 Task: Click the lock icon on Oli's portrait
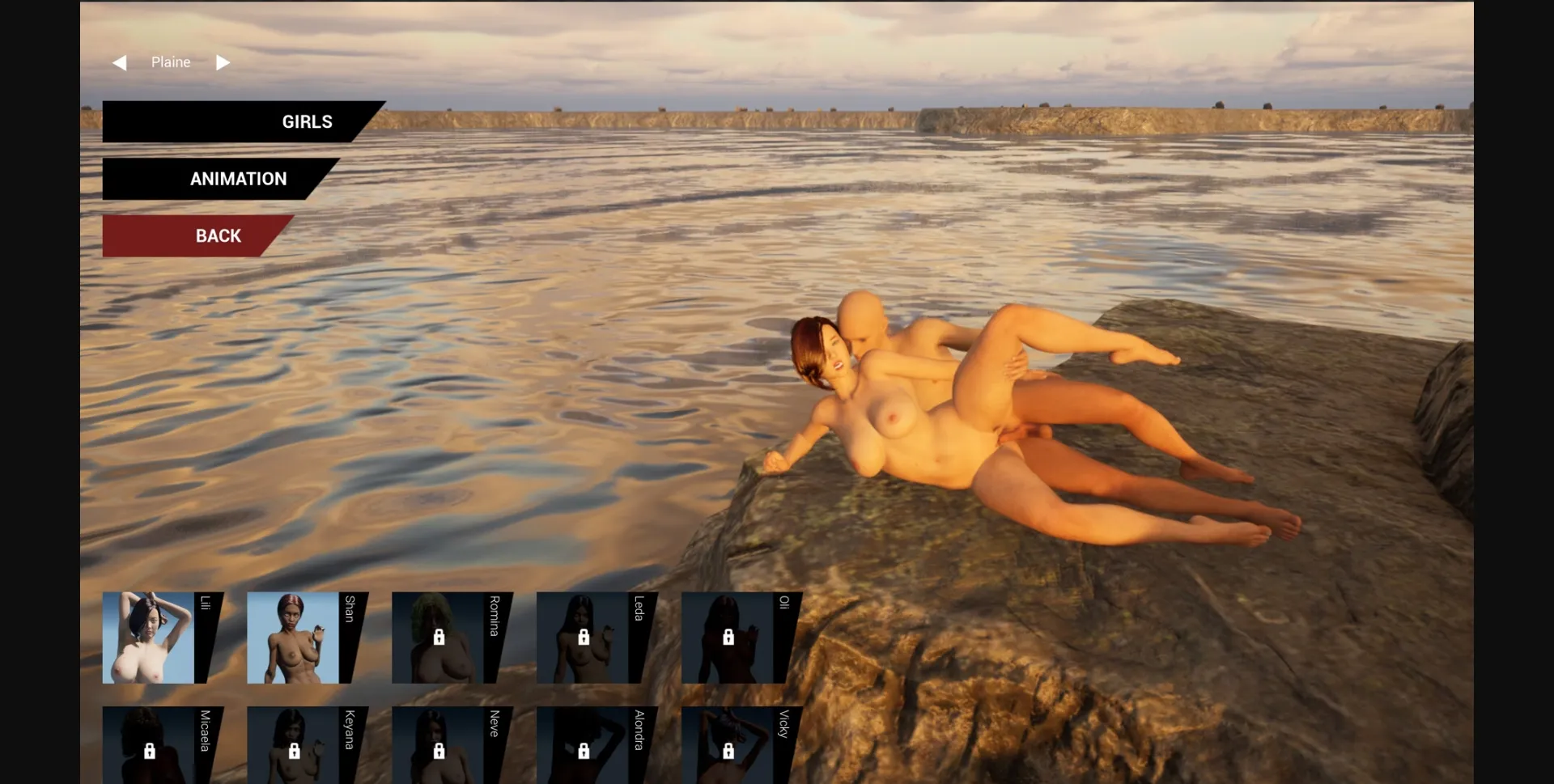point(728,638)
